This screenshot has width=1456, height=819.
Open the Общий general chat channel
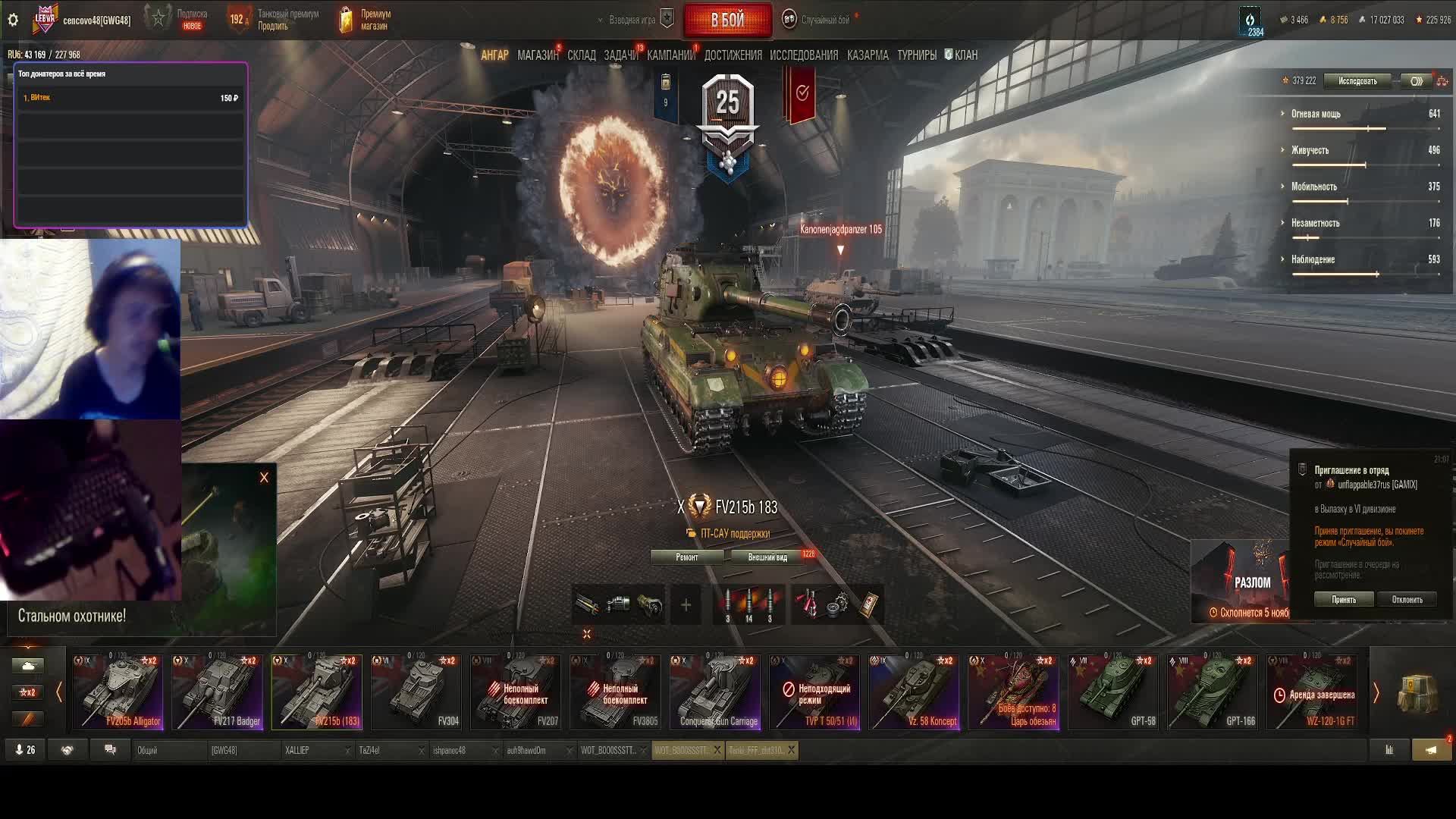168,751
